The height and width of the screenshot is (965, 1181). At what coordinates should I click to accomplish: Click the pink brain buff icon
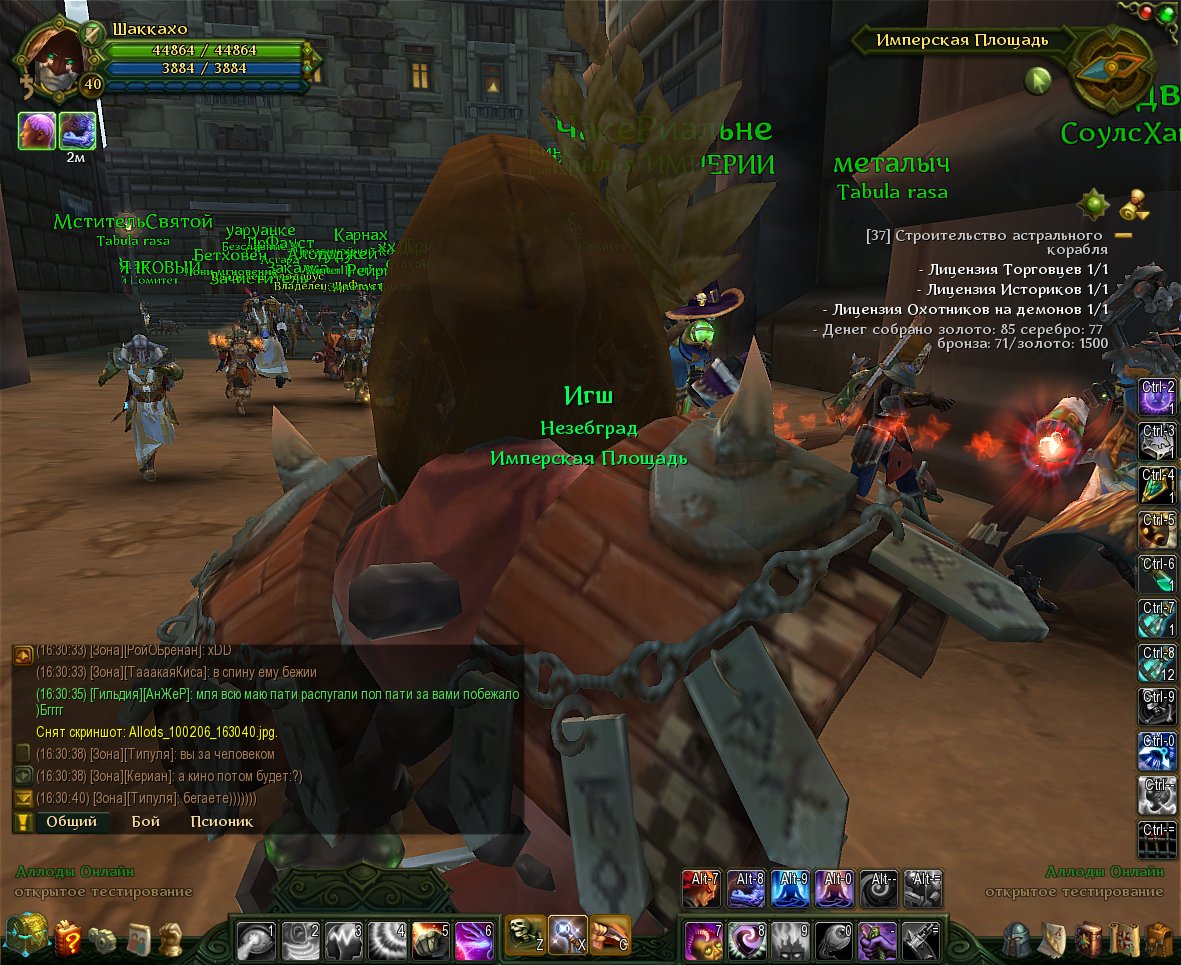tap(36, 131)
